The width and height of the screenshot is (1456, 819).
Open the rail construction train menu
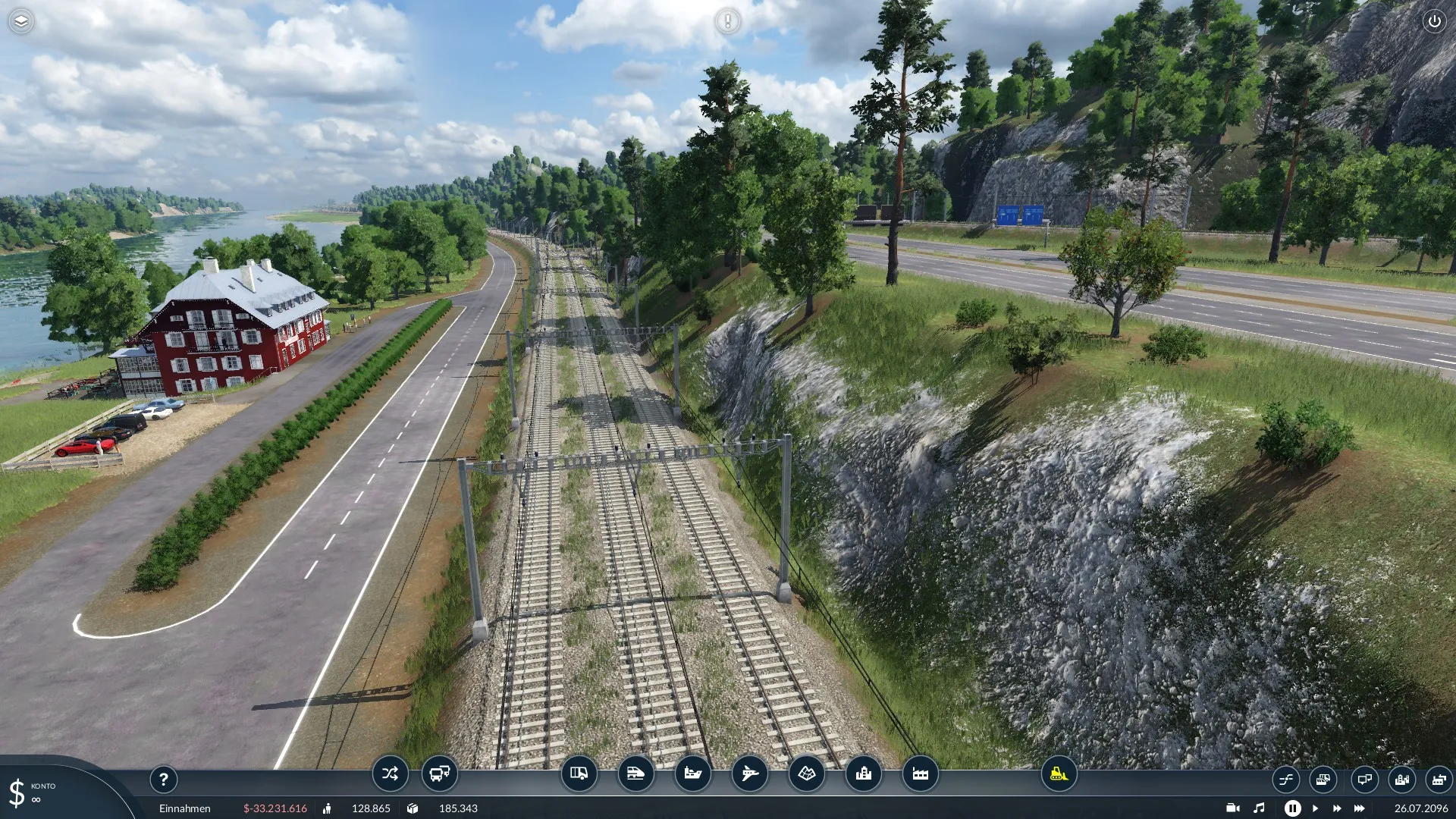(635, 773)
